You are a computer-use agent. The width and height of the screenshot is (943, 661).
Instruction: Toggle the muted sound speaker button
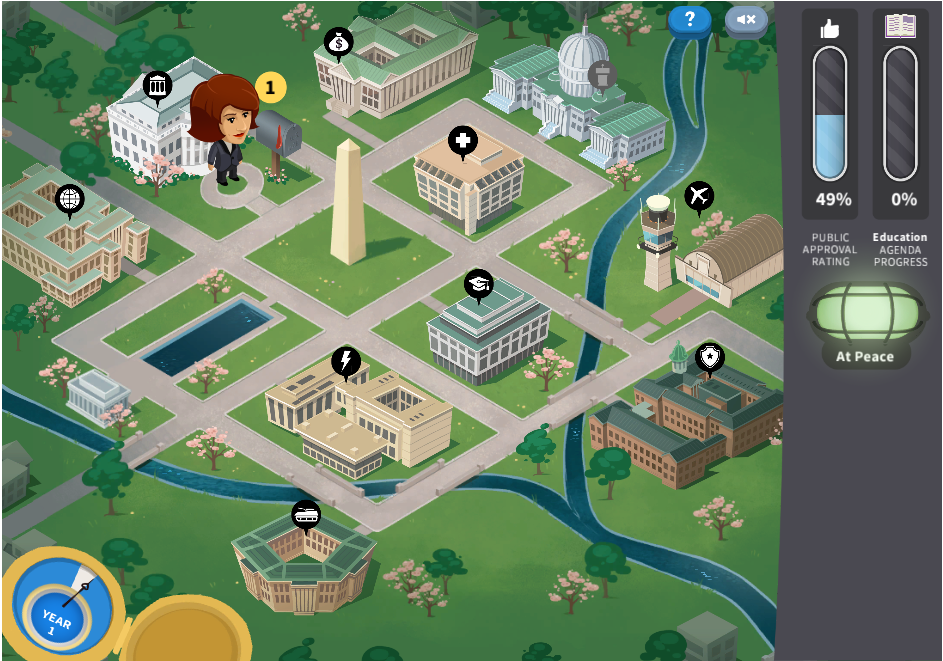(x=746, y=19)
